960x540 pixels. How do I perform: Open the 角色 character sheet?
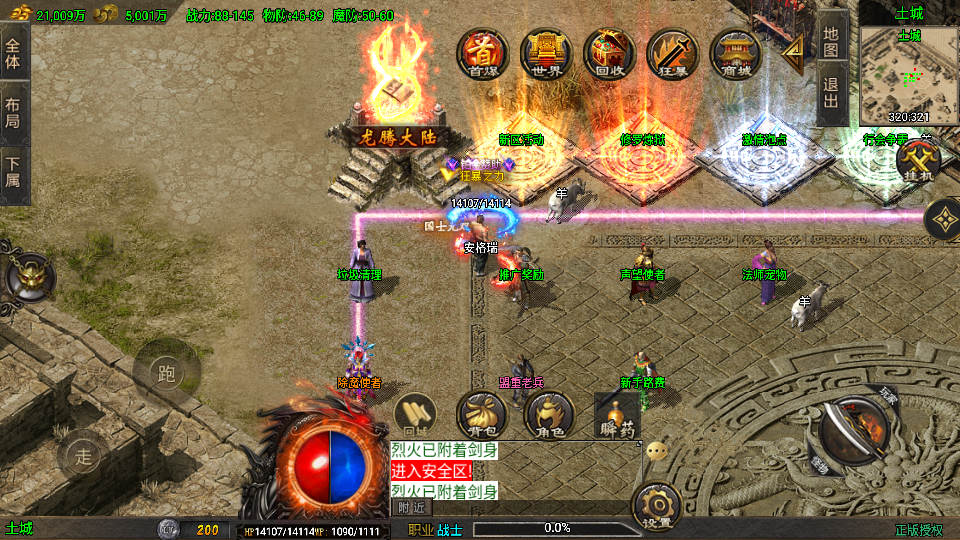[x=549, y=415]
